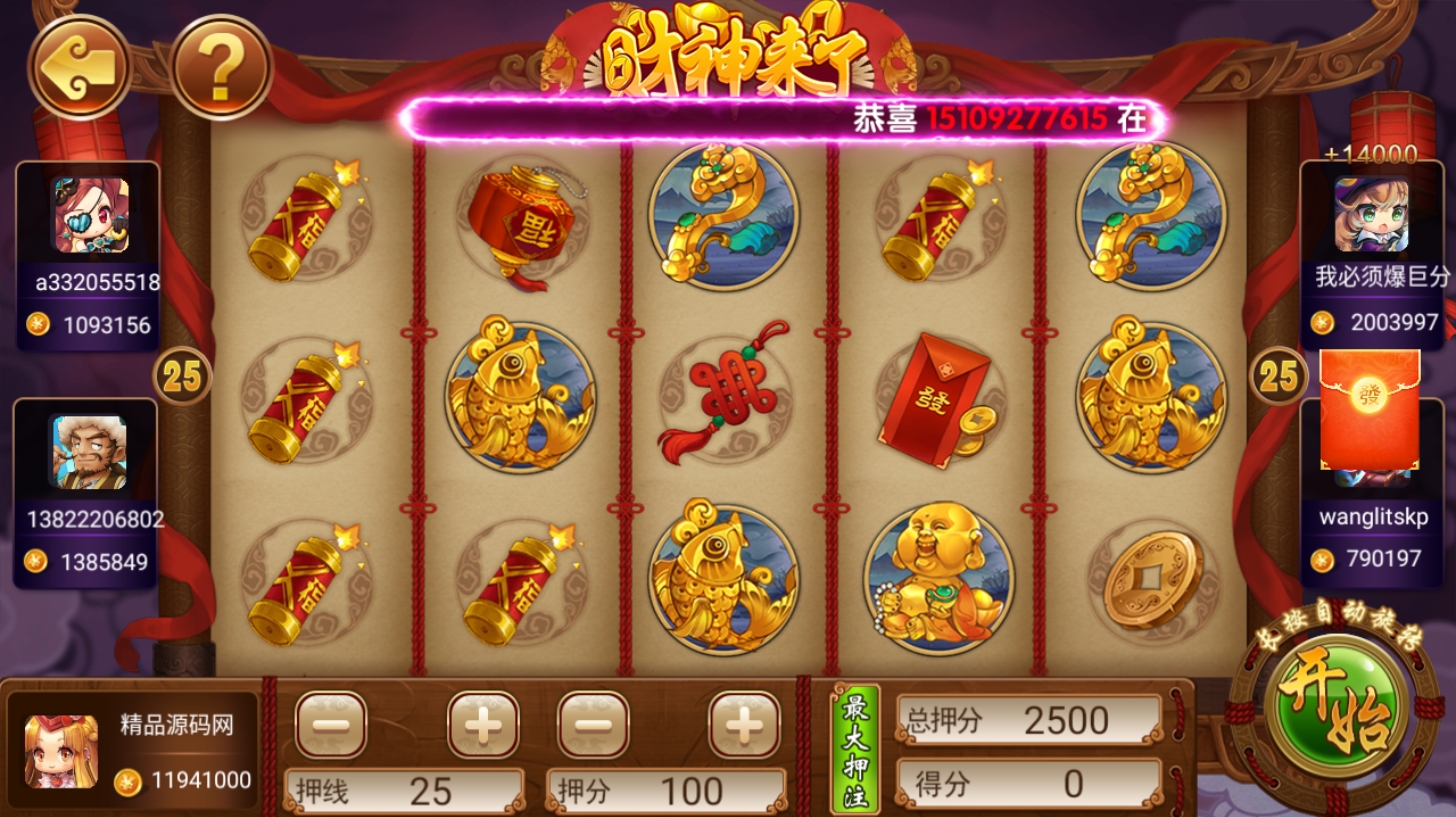This screenshot has width=1456, height=817.
Task: Decrease the 押线 bet lines with minus
Action: click(x=331, y=724)
